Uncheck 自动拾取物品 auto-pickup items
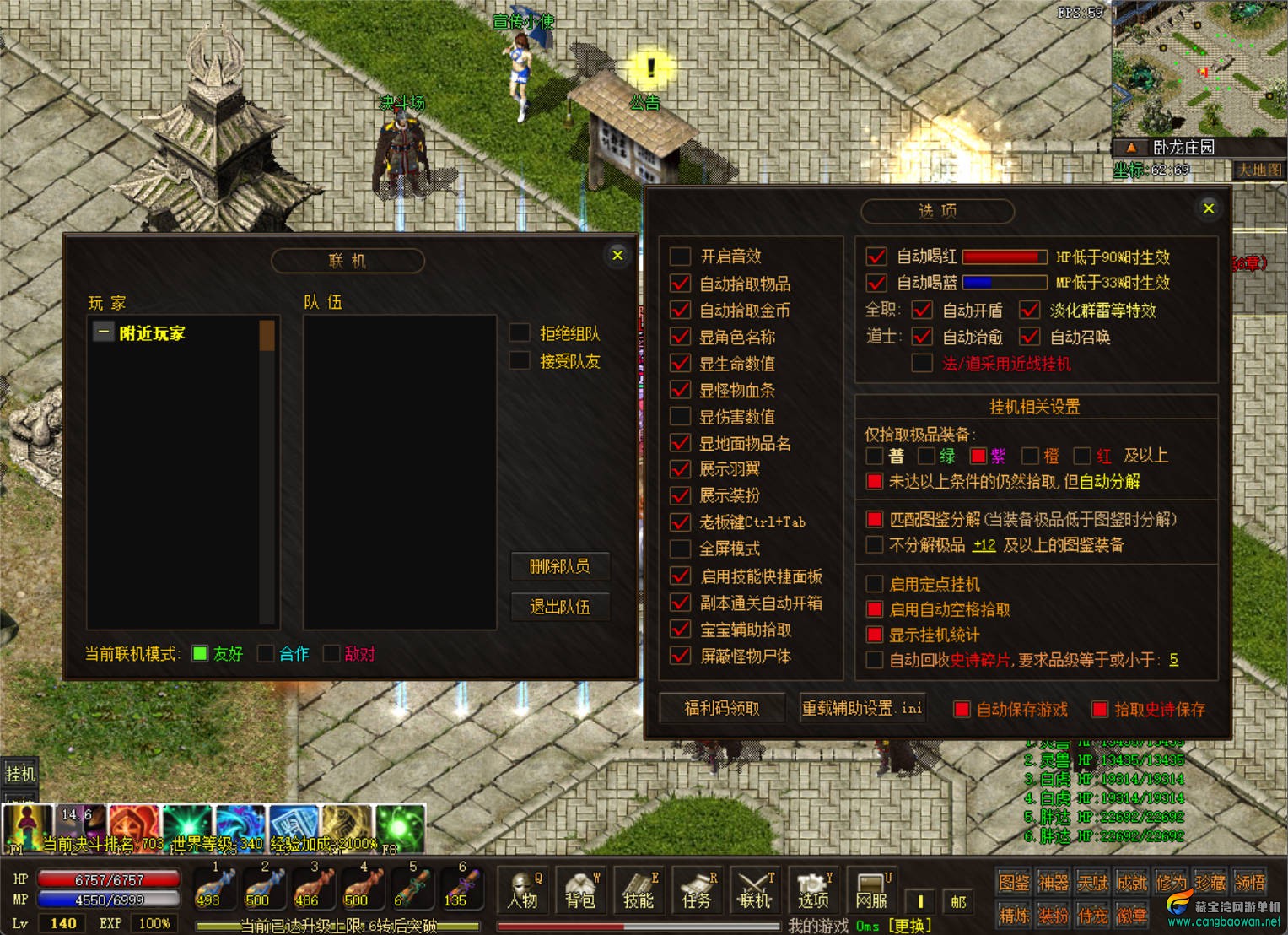Viewport: 1288px width, 935px height. 681,284
